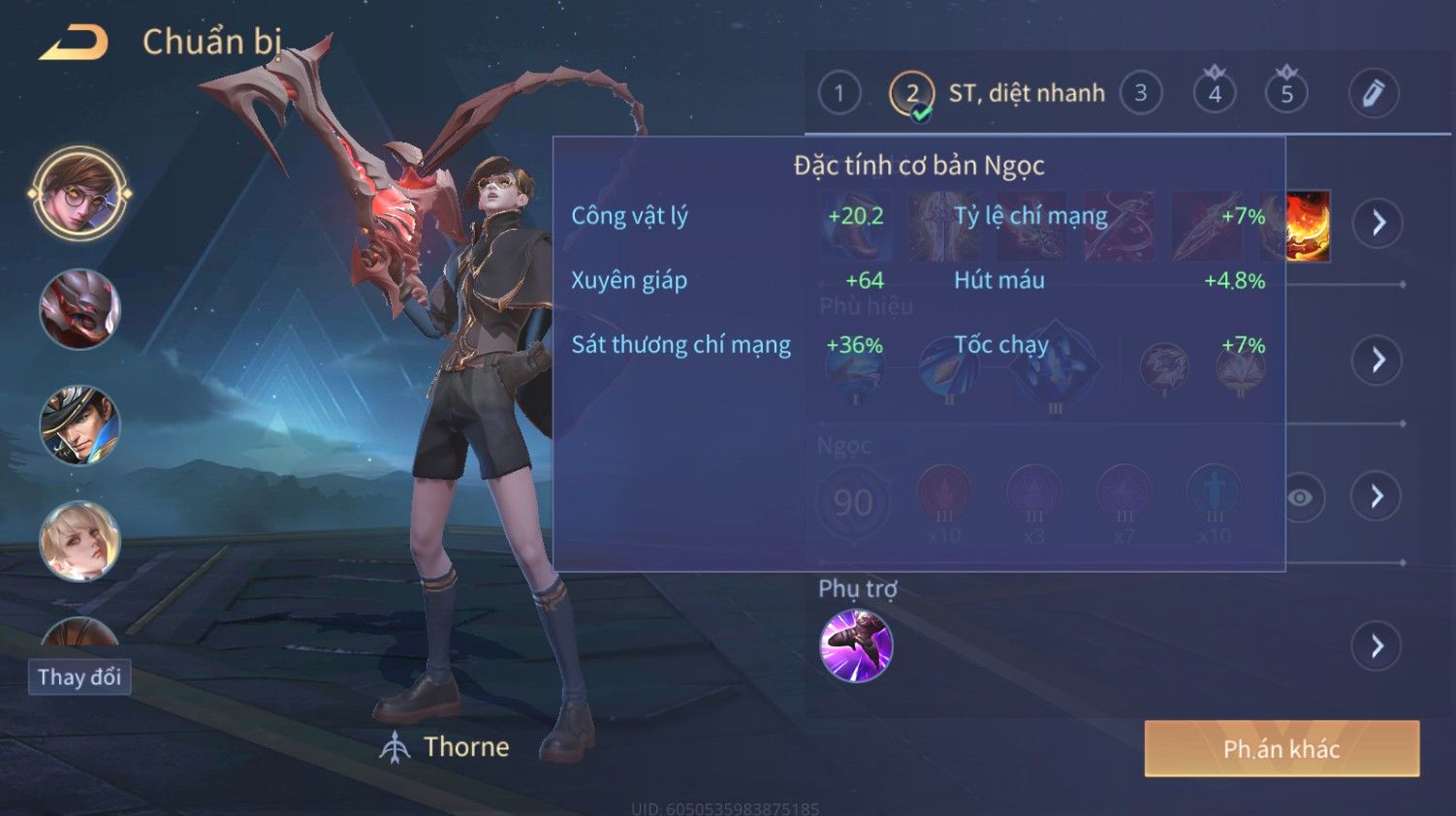The height and width of the screenshot is (816, 1456).
Task: Open the Phụ trợ selection arrow
Action: (x=1377, y=646)
